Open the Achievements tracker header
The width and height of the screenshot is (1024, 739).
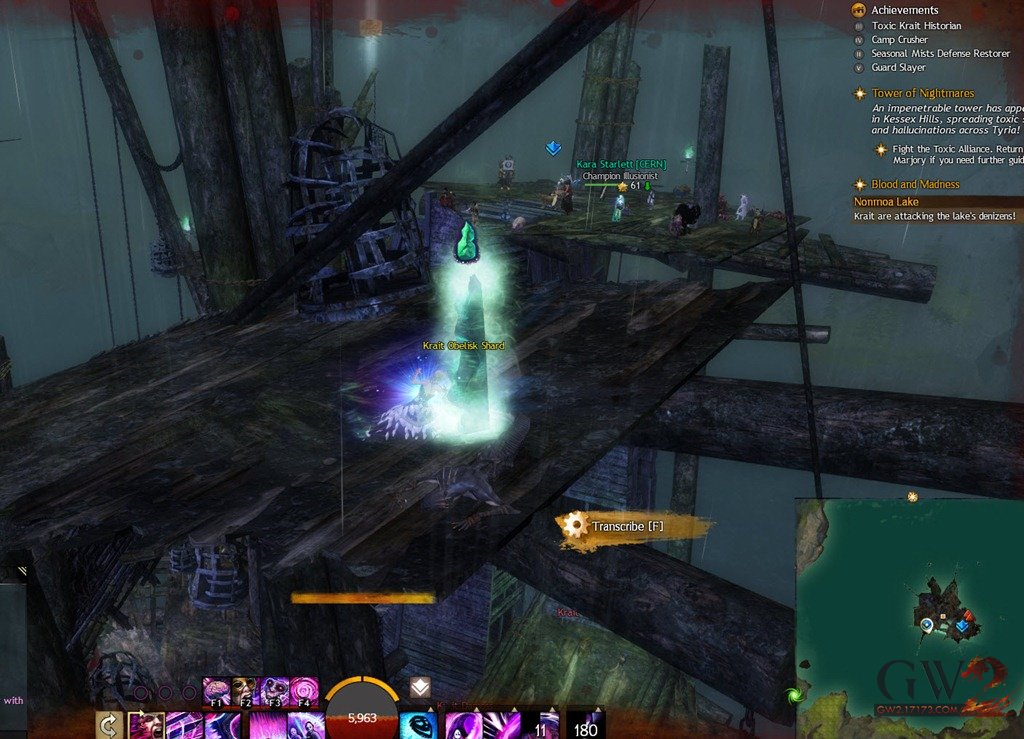904,10
